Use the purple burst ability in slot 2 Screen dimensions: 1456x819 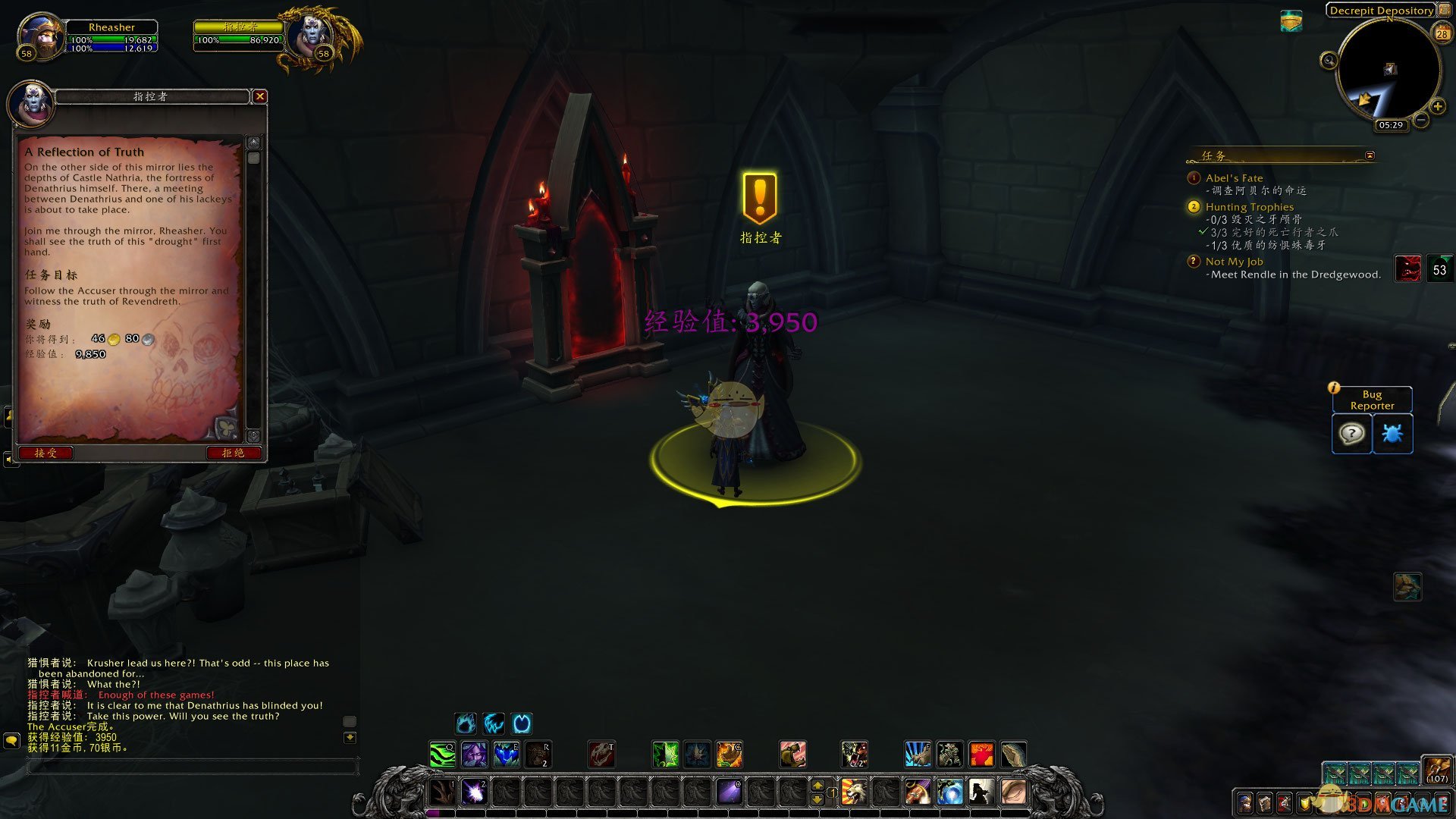pyautogui.click(x=475, y=792)
